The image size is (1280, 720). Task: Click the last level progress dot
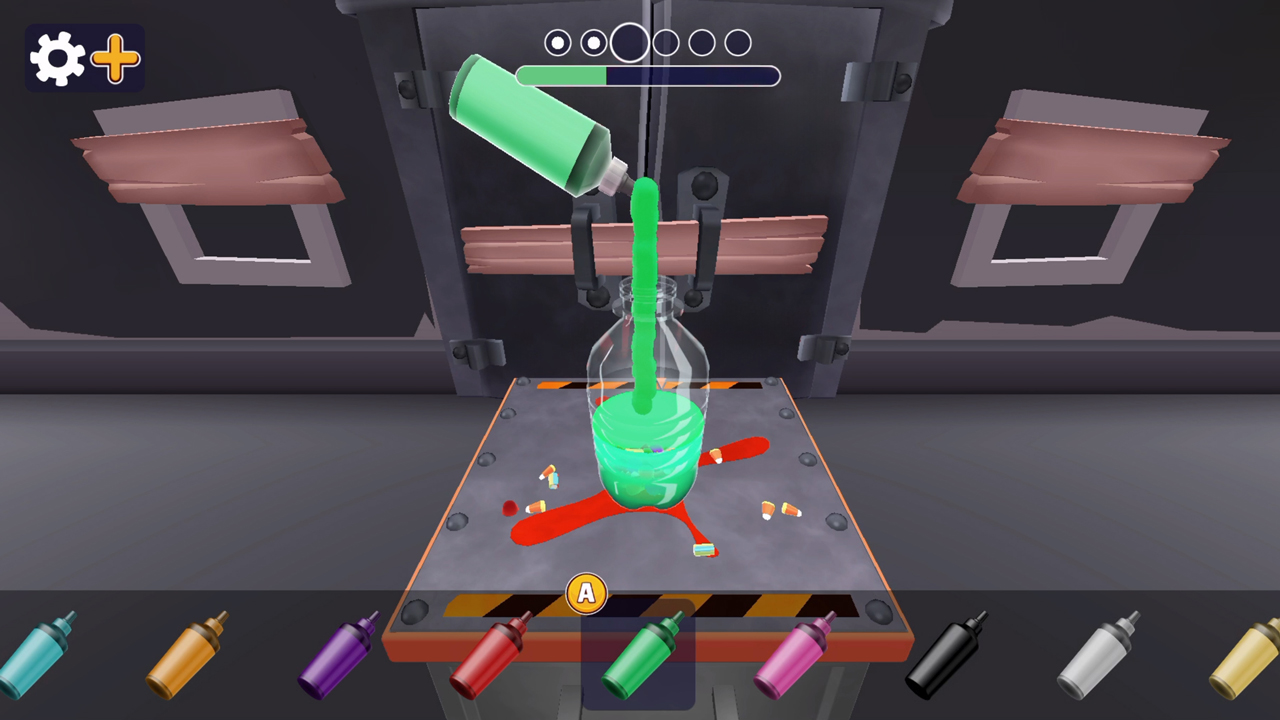click(x=738, y=43)
